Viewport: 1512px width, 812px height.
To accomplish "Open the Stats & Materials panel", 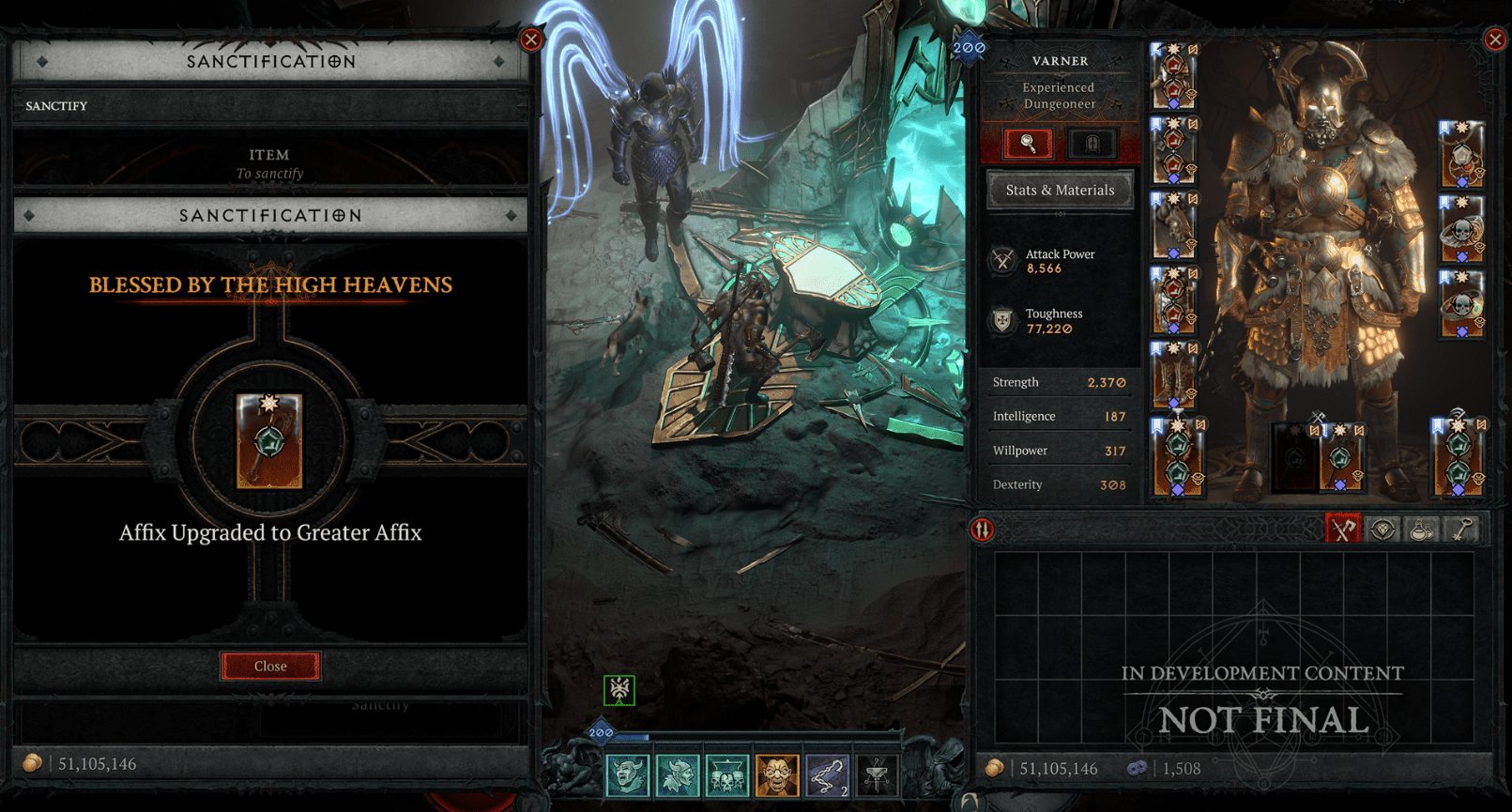I will (1060, 190).
